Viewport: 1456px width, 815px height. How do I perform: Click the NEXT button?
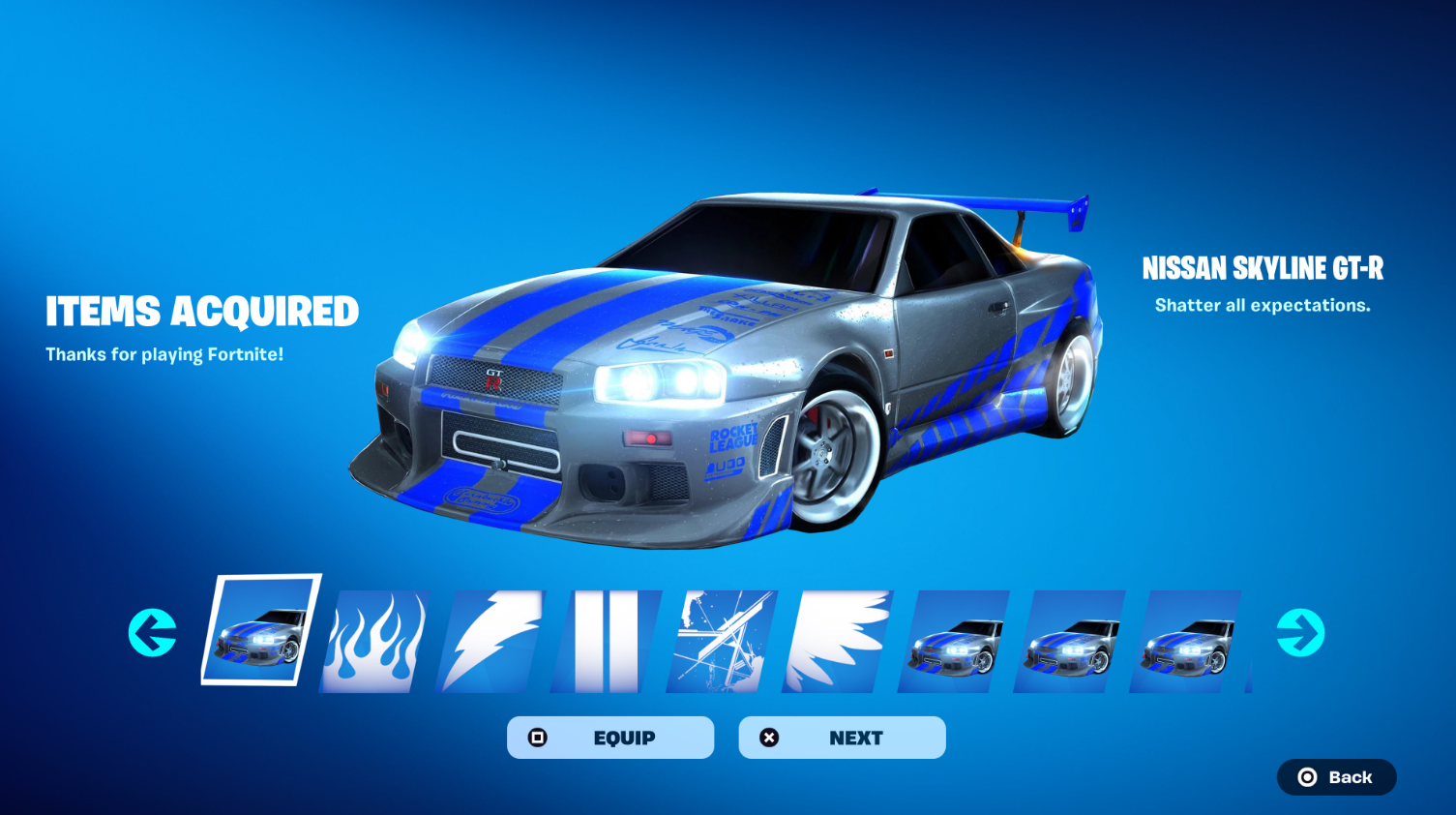[x=842, y=738]
